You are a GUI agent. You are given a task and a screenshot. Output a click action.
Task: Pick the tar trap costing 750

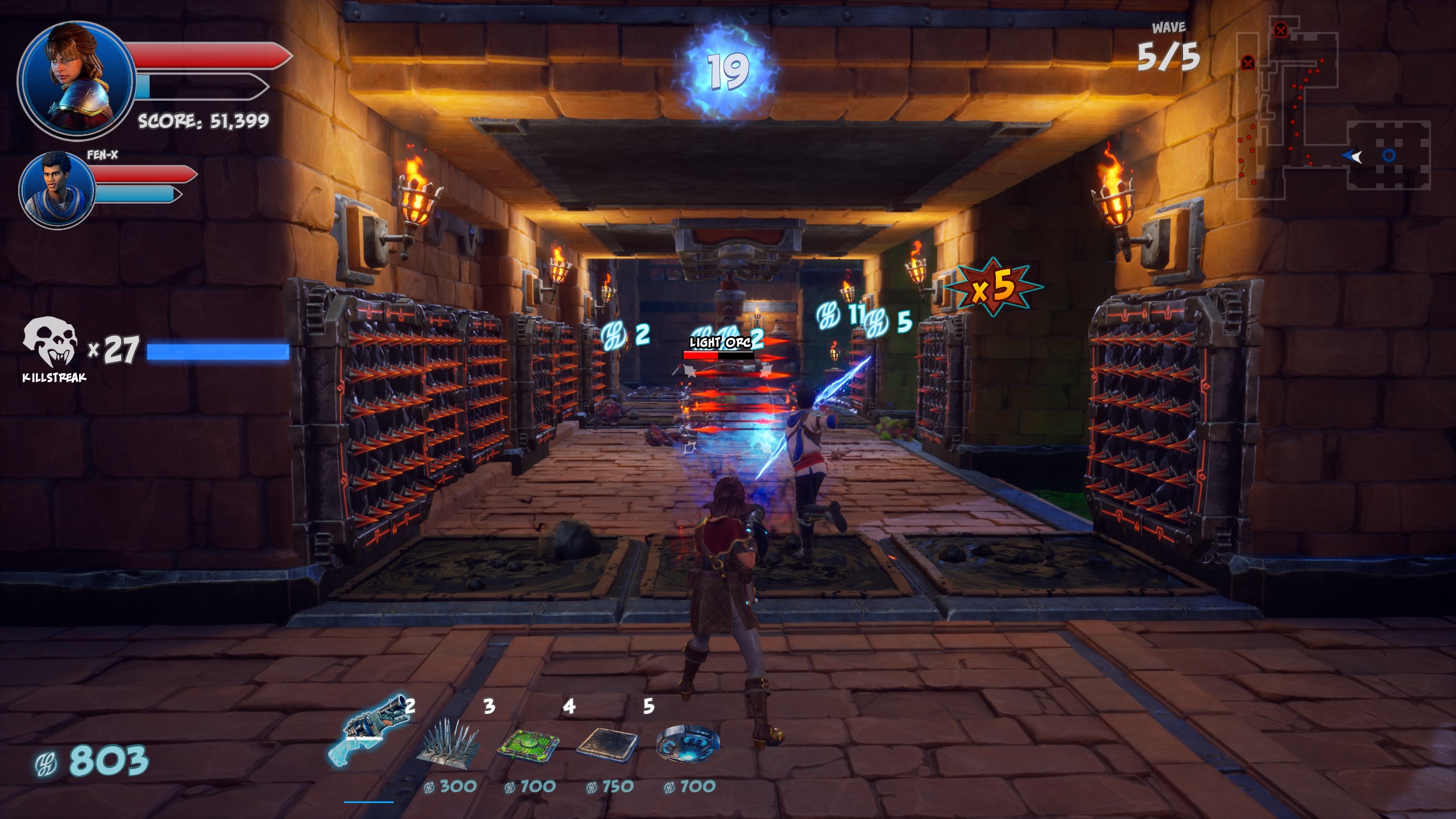pos(608,743)
